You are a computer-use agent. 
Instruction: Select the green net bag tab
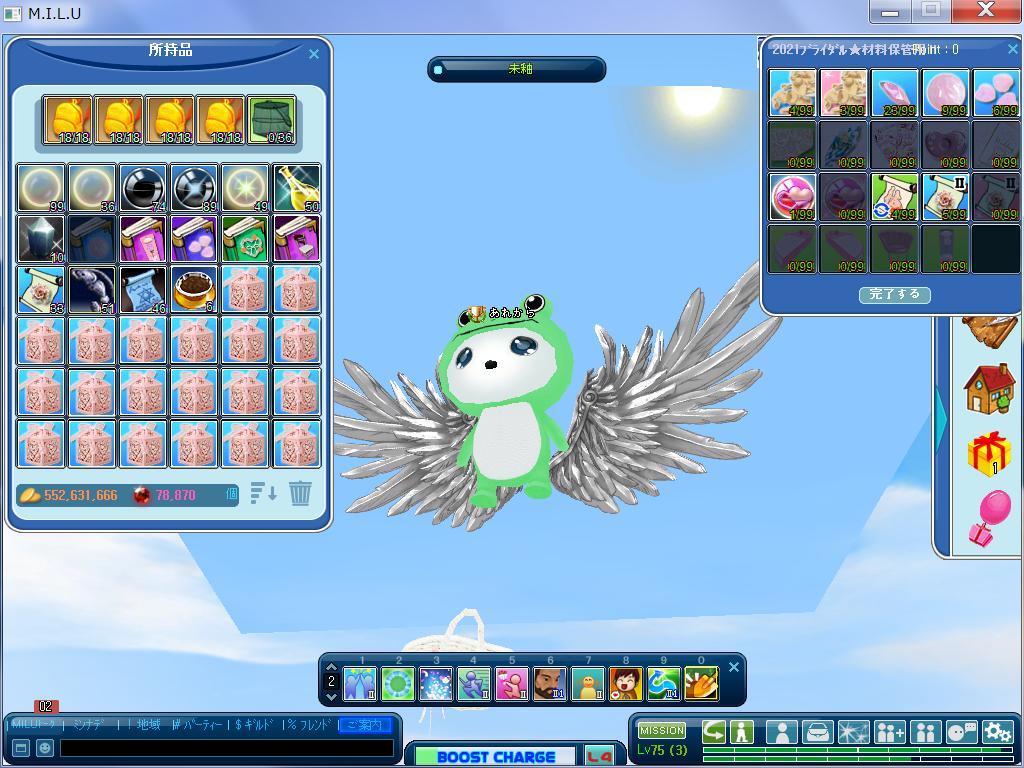(271, 121)
